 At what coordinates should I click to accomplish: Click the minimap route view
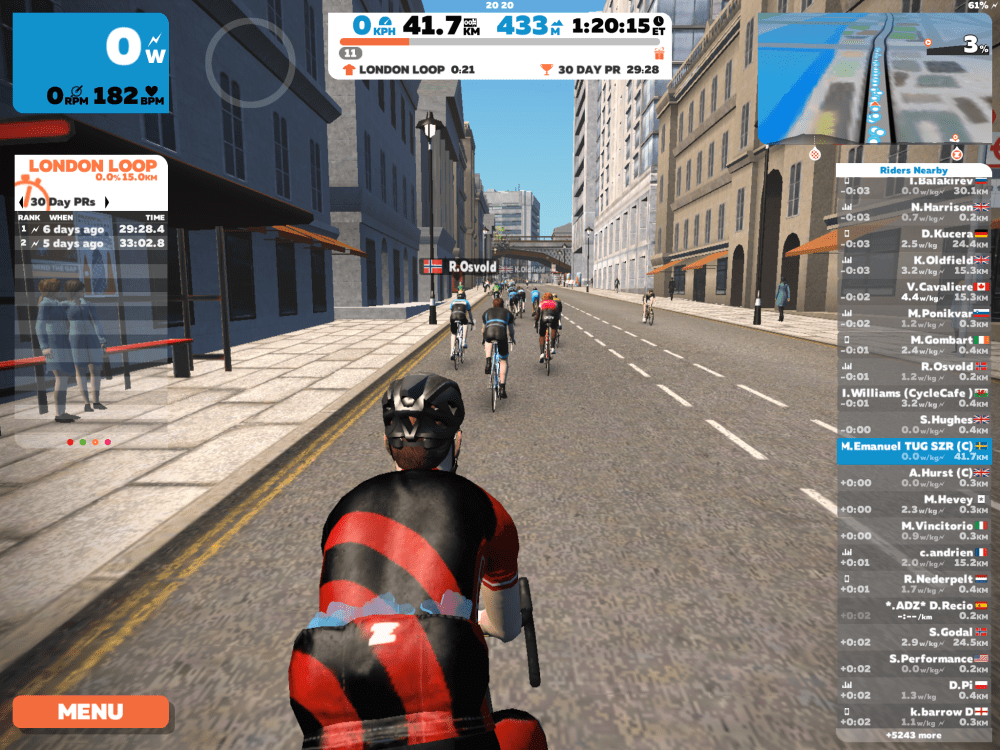point(874,78)
